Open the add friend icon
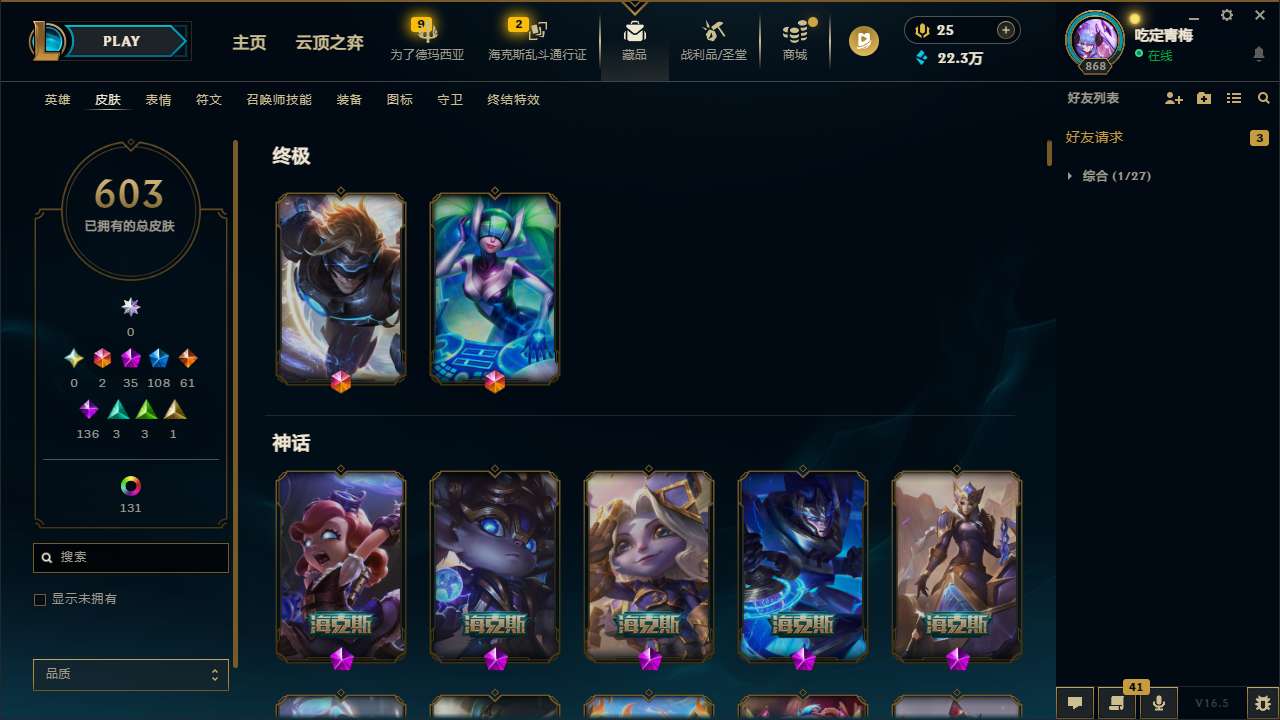The height and width of the screenshot is (720, 1280). (x=1173, y=98)
